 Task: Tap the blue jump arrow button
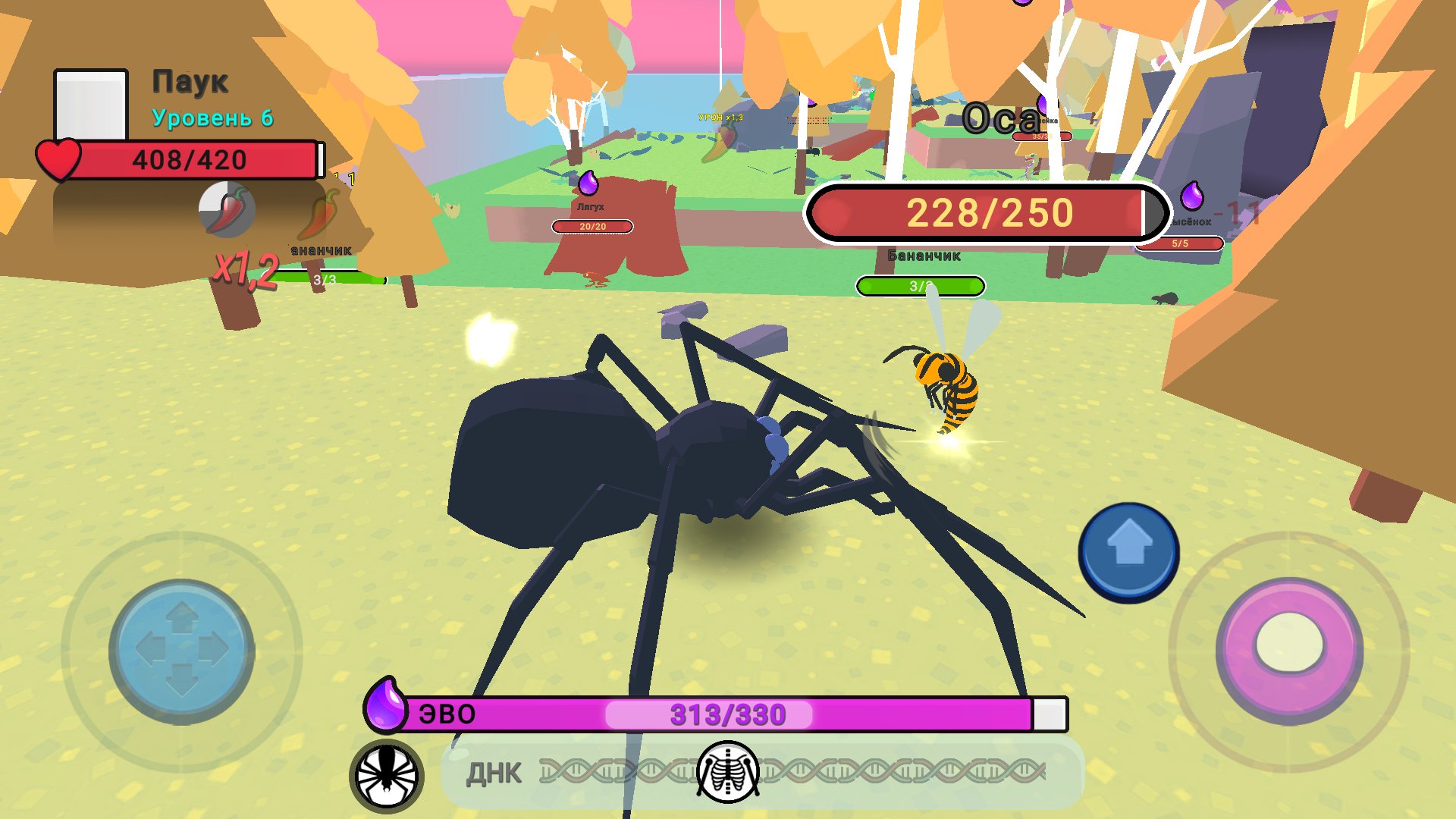point(1129,548)
